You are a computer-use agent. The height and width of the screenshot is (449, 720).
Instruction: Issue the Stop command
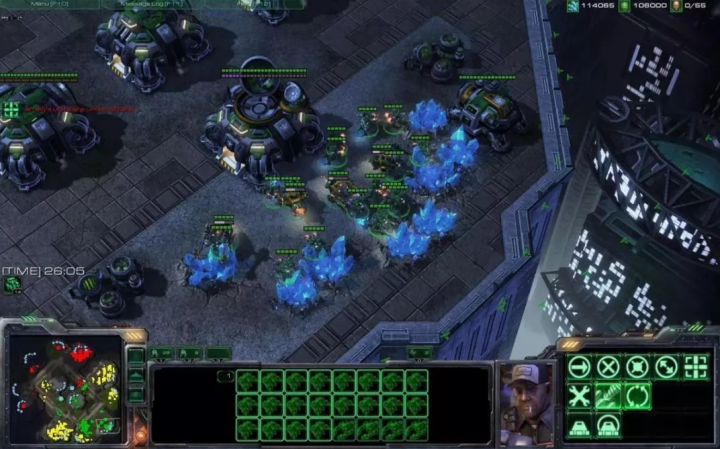point(608,366)
